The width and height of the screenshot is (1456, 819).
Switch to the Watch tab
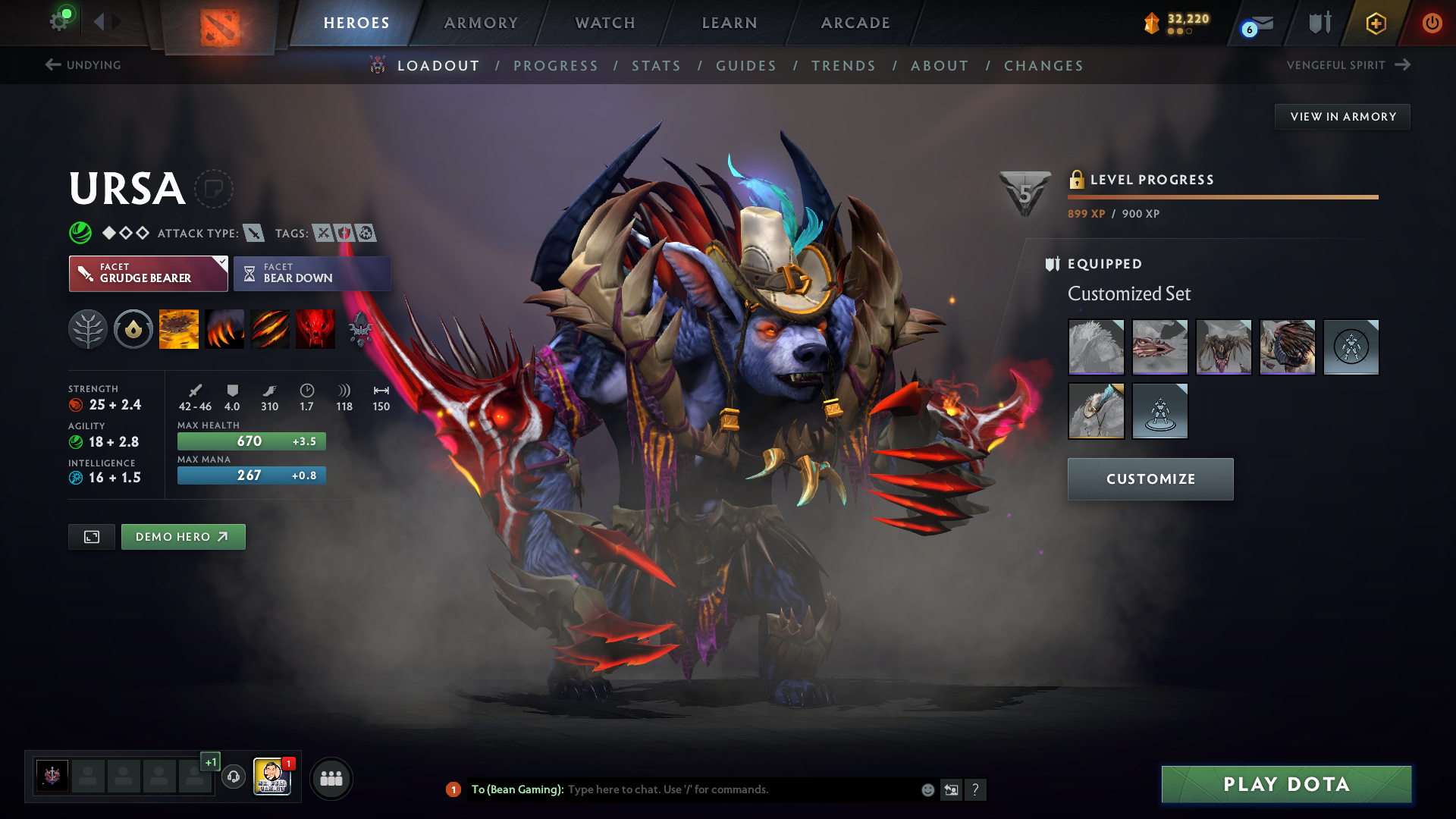(x=605, y=23)
